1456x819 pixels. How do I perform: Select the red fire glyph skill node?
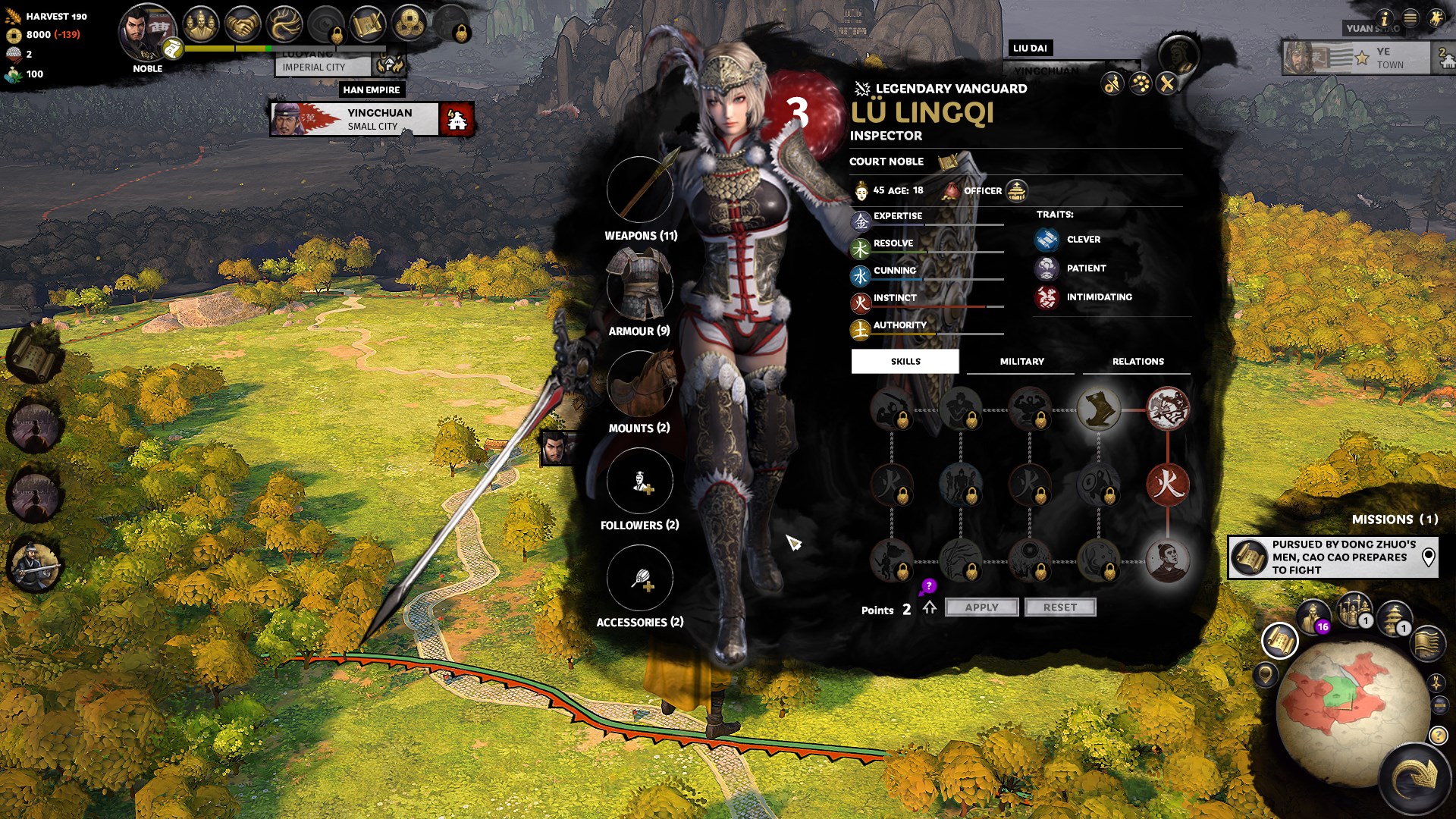tap(1167, 485)
